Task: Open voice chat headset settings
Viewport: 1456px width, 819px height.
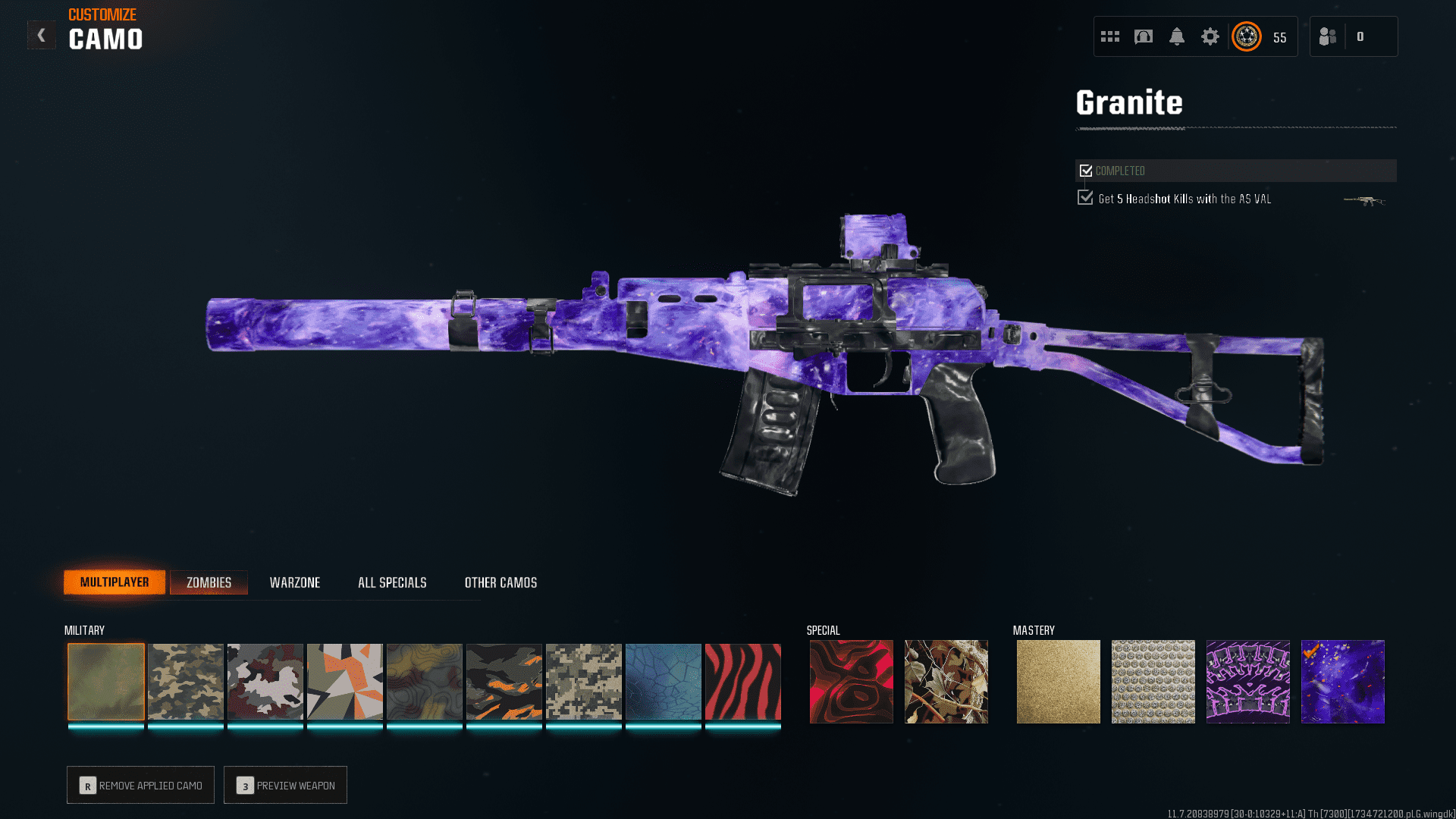Action: [1144, 36]
